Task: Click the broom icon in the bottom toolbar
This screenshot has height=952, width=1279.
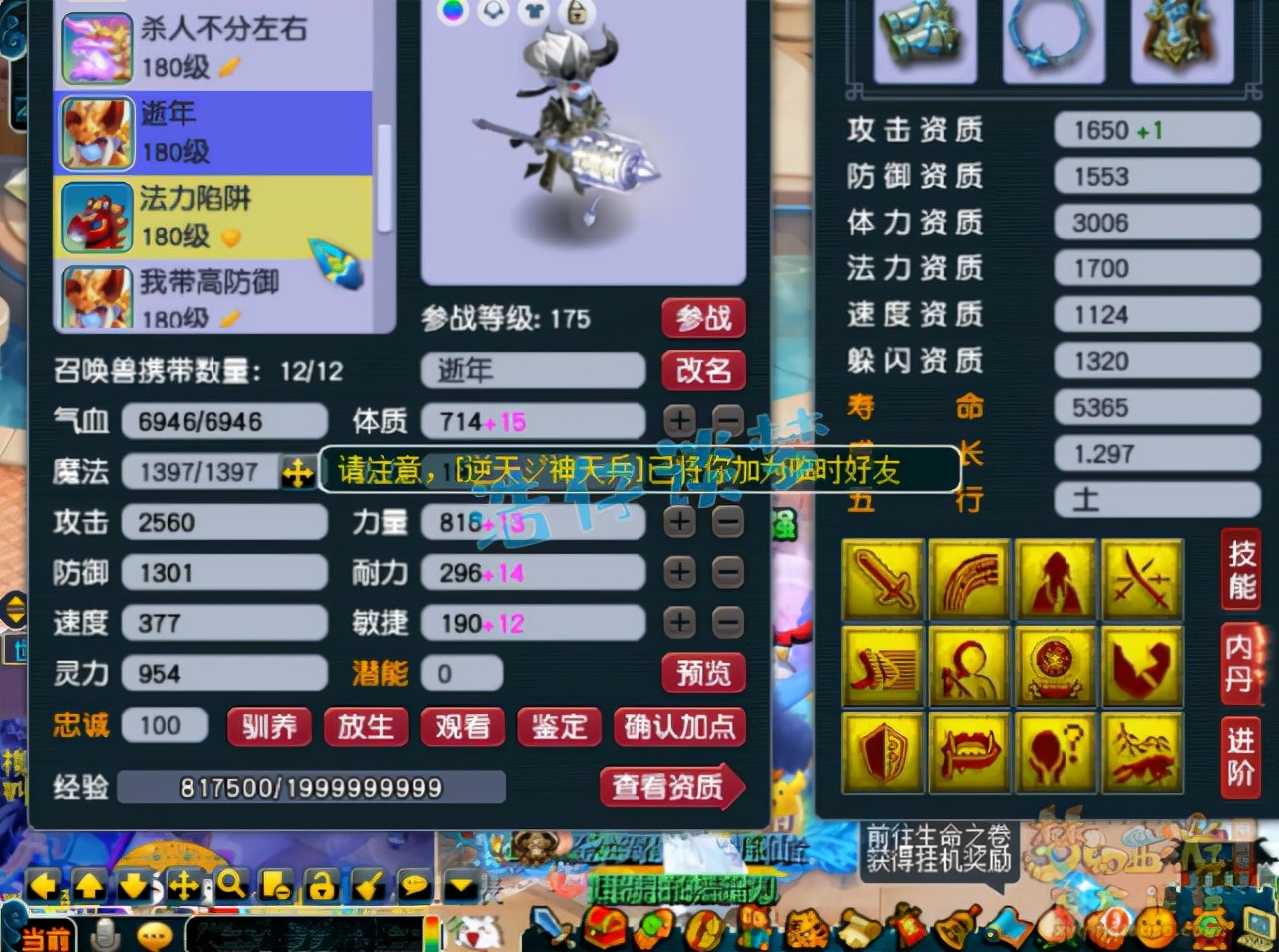Action: pyautogui.click(x=366, y=885)
